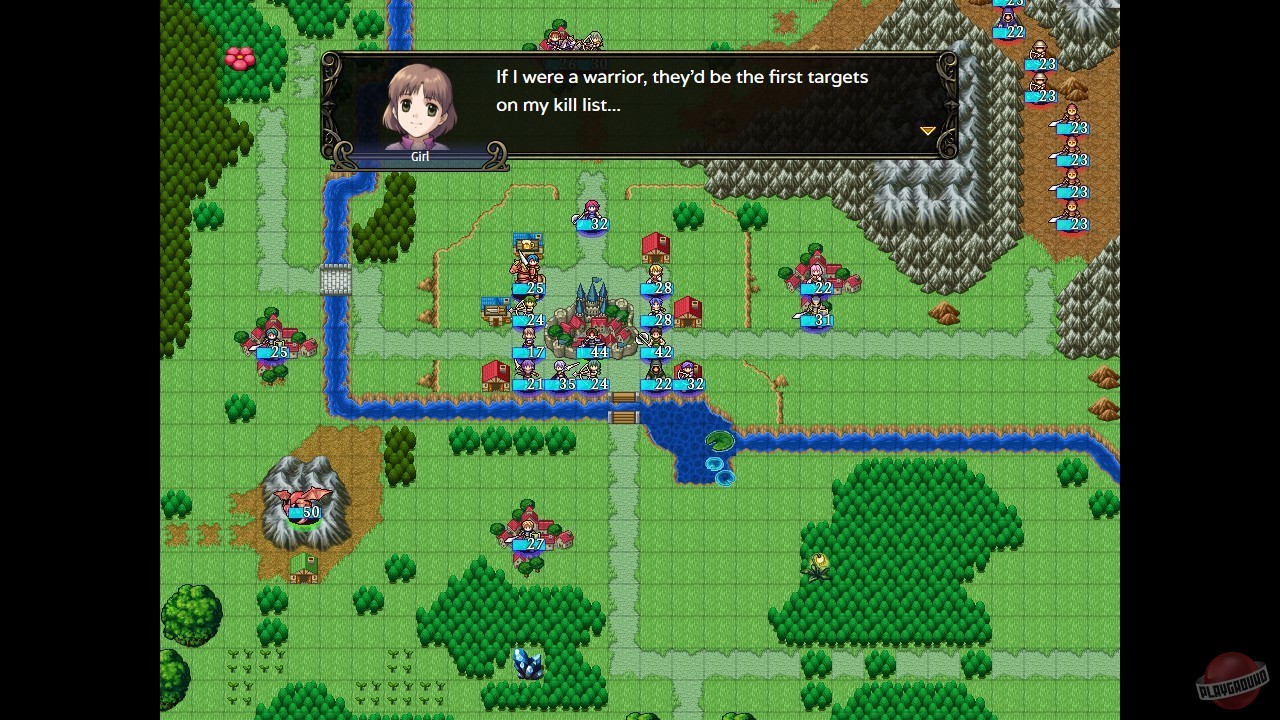Click the tavern building with the beer mug sign

pos(528,244)
